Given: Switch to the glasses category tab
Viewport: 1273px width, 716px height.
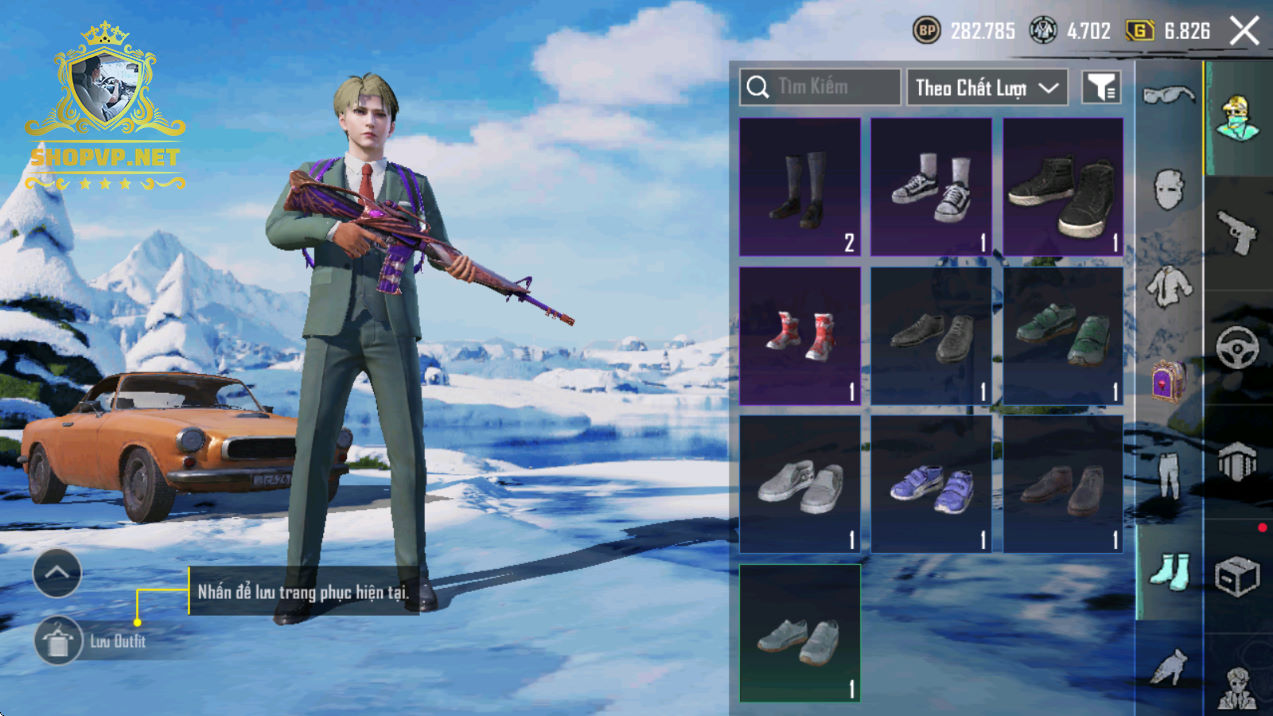Looking at the screenshot, I should point(1168,95).
